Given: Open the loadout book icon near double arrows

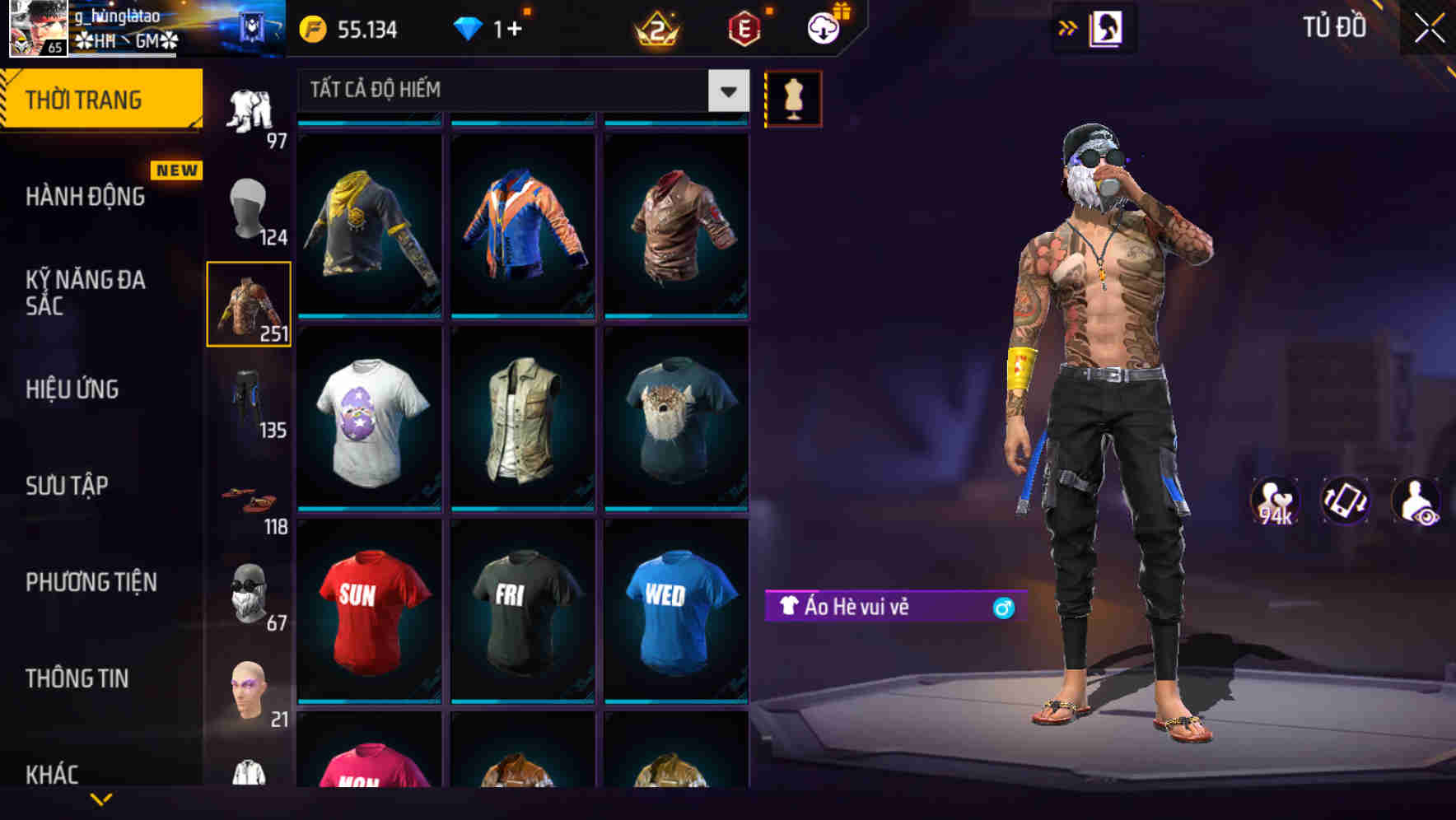Looking at the screenshot, I should pyautogui.click(x=1108, y=27).
